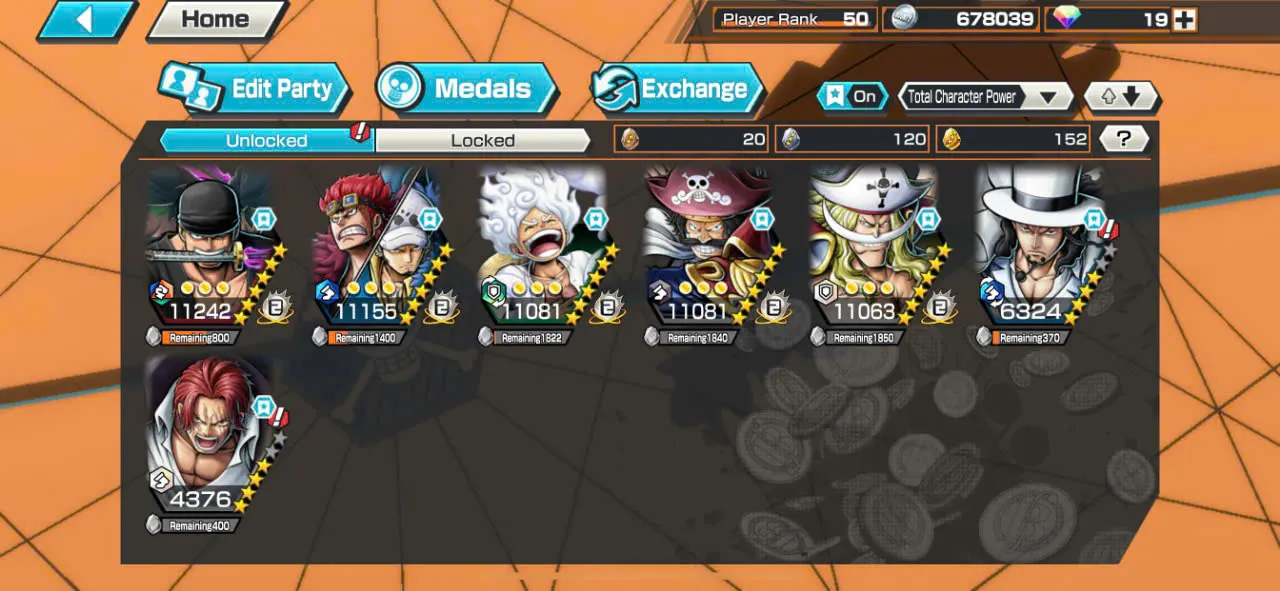Add rainbow diamonds with the plus button
This screenshot has height=591, width=1280.
[1184, 19]
